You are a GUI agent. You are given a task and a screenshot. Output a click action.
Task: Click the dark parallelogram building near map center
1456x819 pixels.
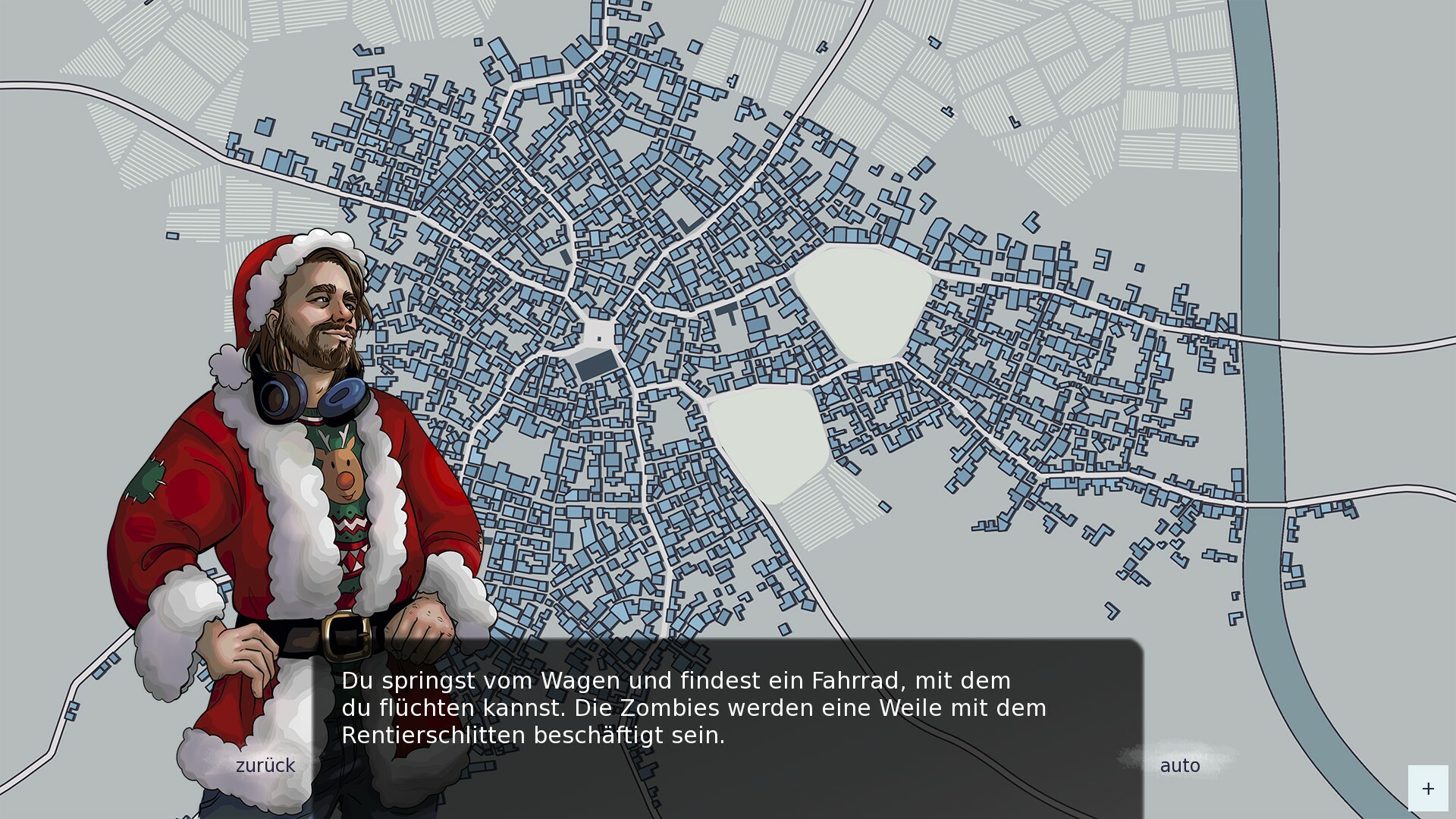click(x=595, y=364)
